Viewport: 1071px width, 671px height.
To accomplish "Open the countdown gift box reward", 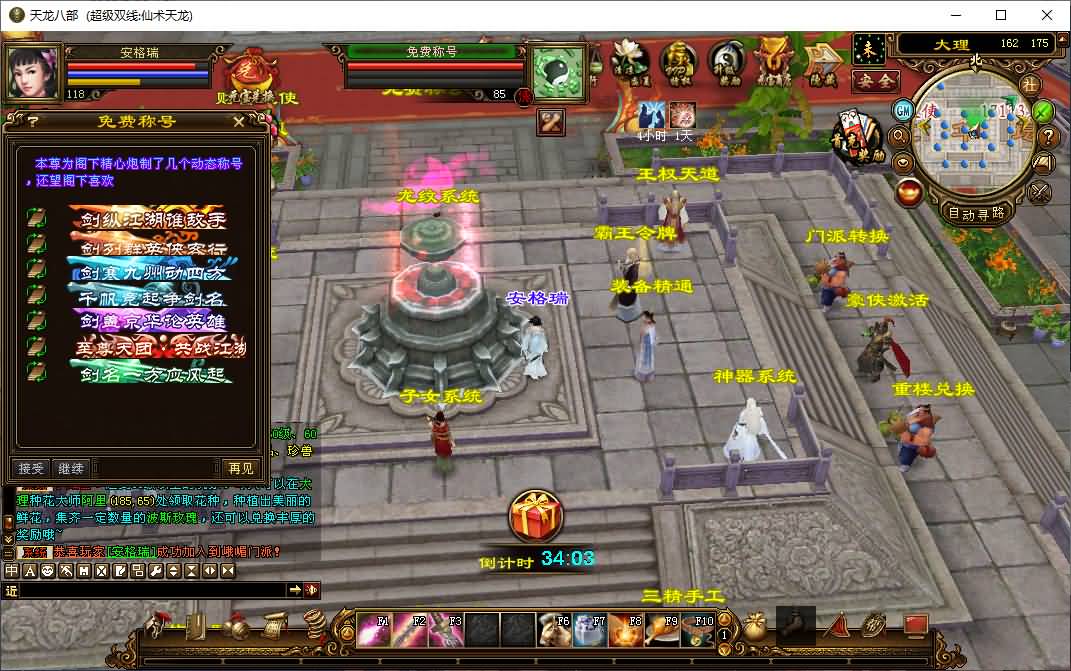I will [536, 517].
